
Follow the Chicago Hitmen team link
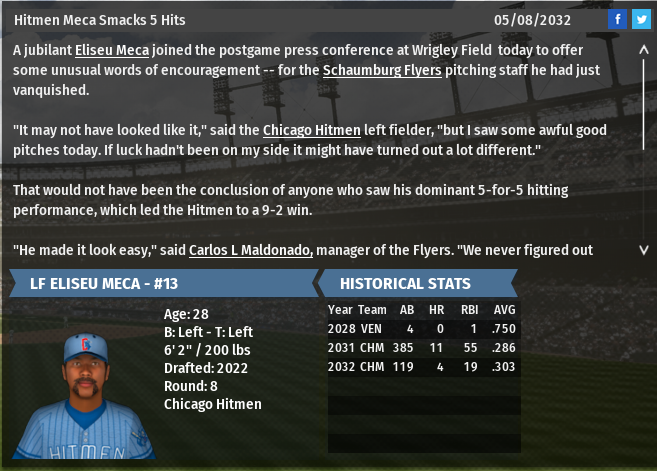coord(303,130)
